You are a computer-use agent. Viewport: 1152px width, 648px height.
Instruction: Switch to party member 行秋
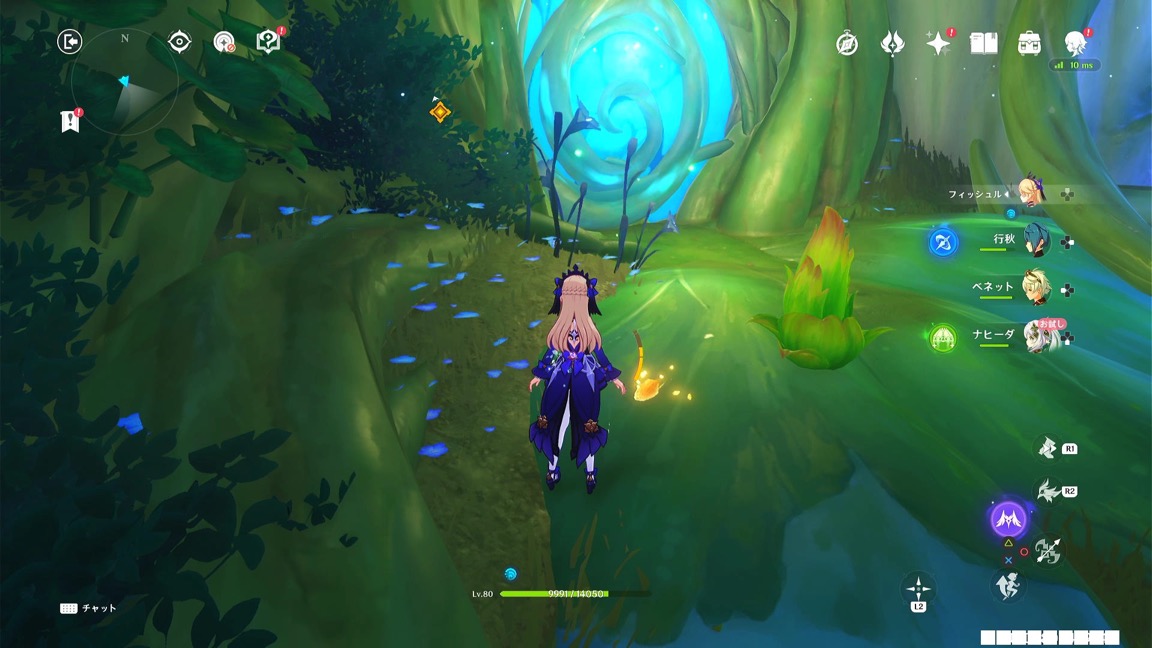(1036, 241)
